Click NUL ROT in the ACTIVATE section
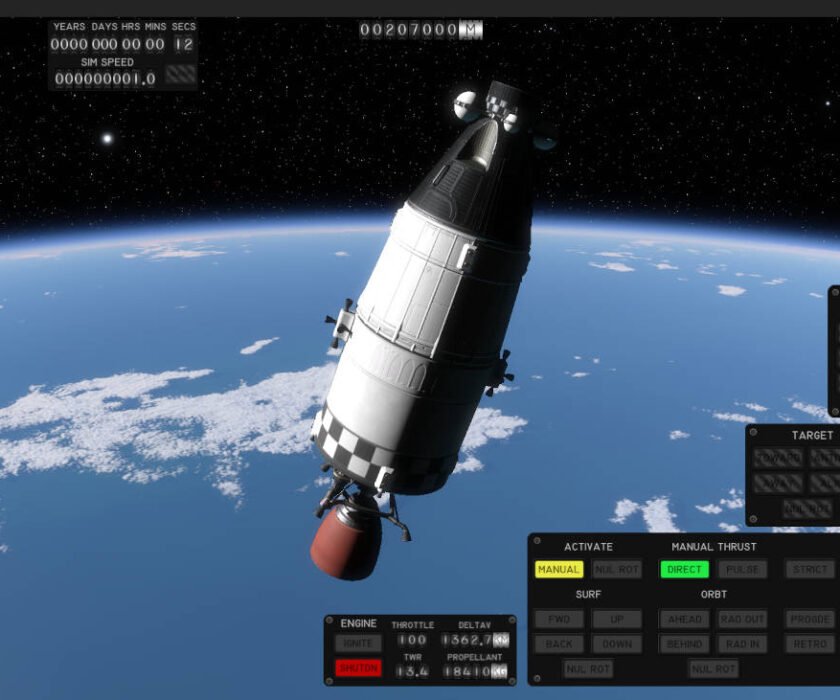The height and width of the screenshot is (700, 840). 617,570
